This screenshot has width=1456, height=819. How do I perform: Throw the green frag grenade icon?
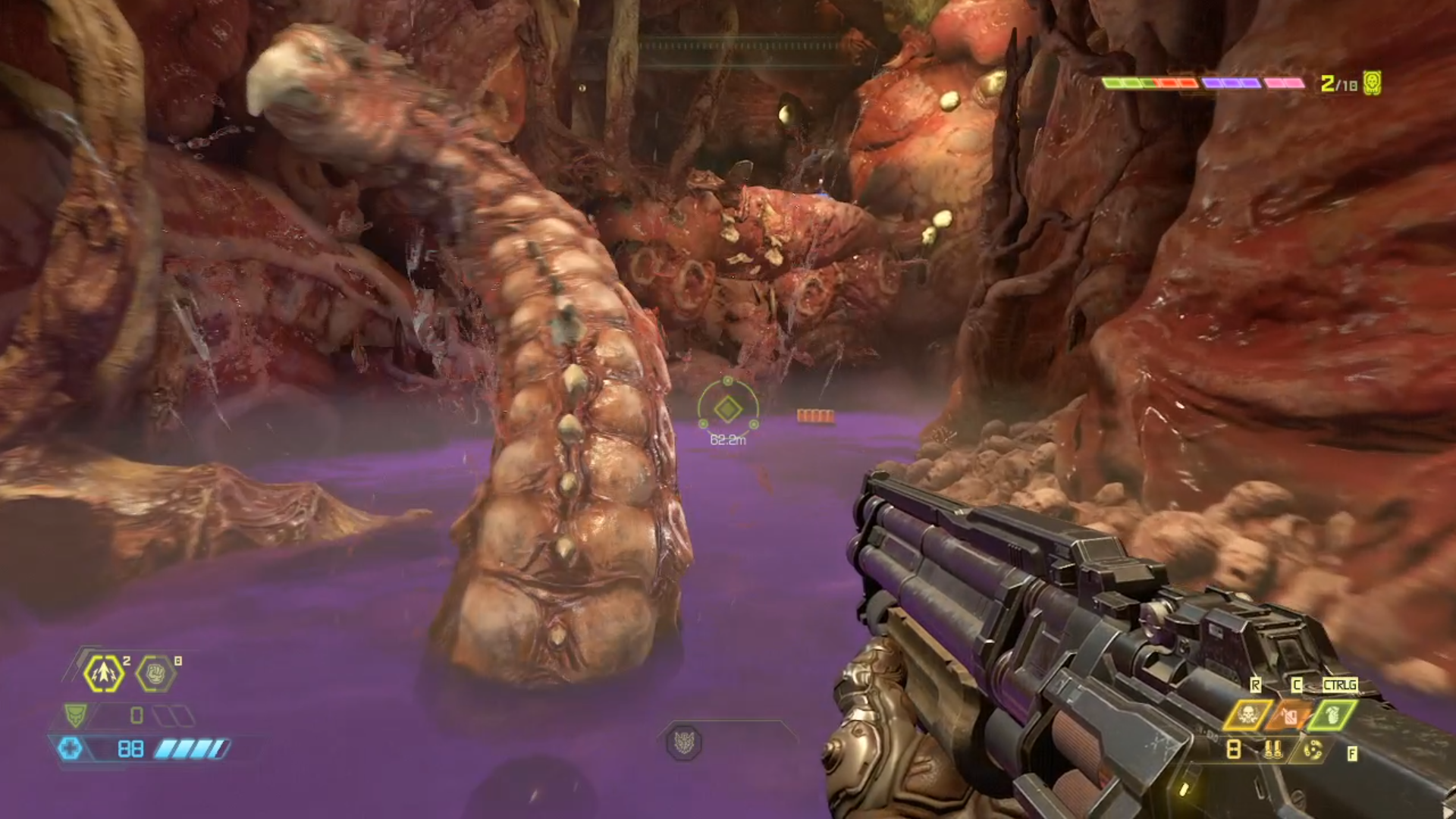[1333, 714]
